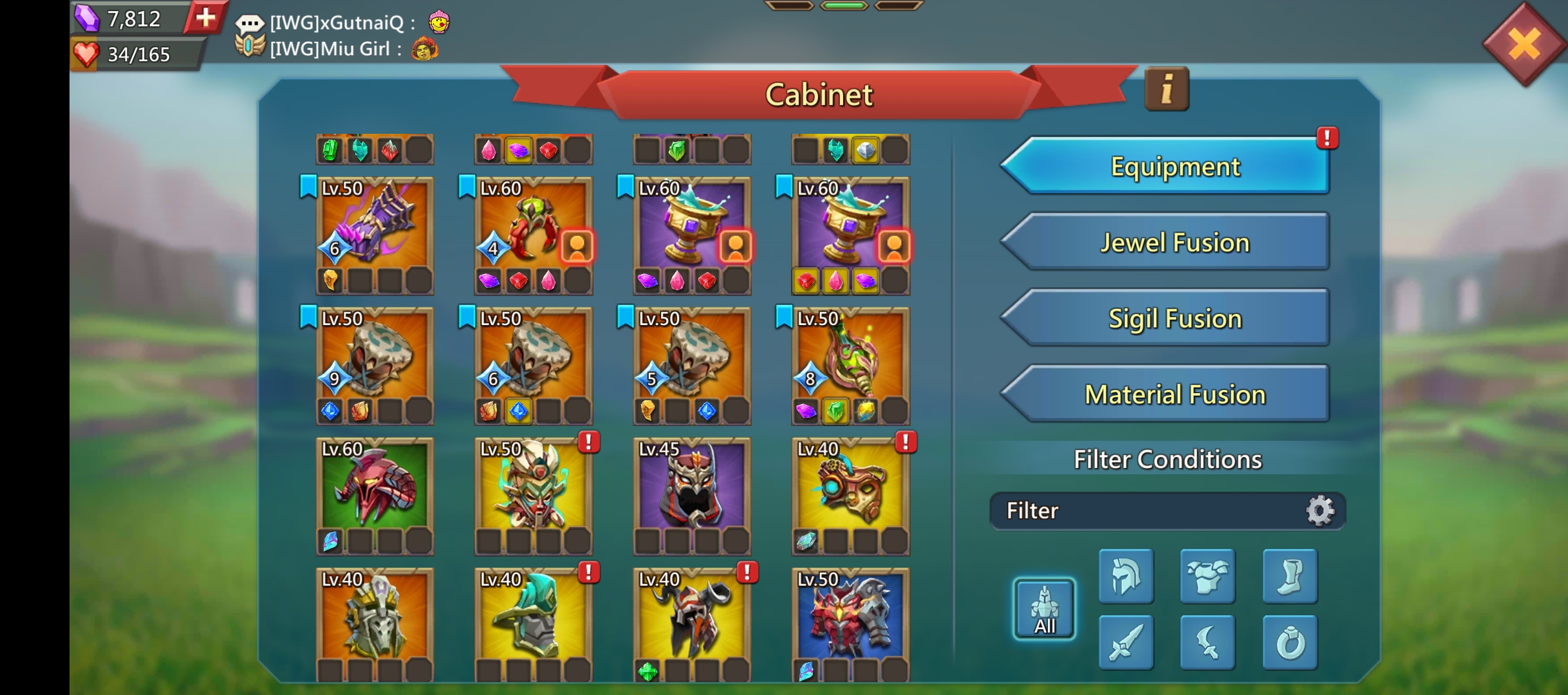Screen dimensions: 1568x695
Task: Open the Cabinet info button
Action: point(1166,89)
